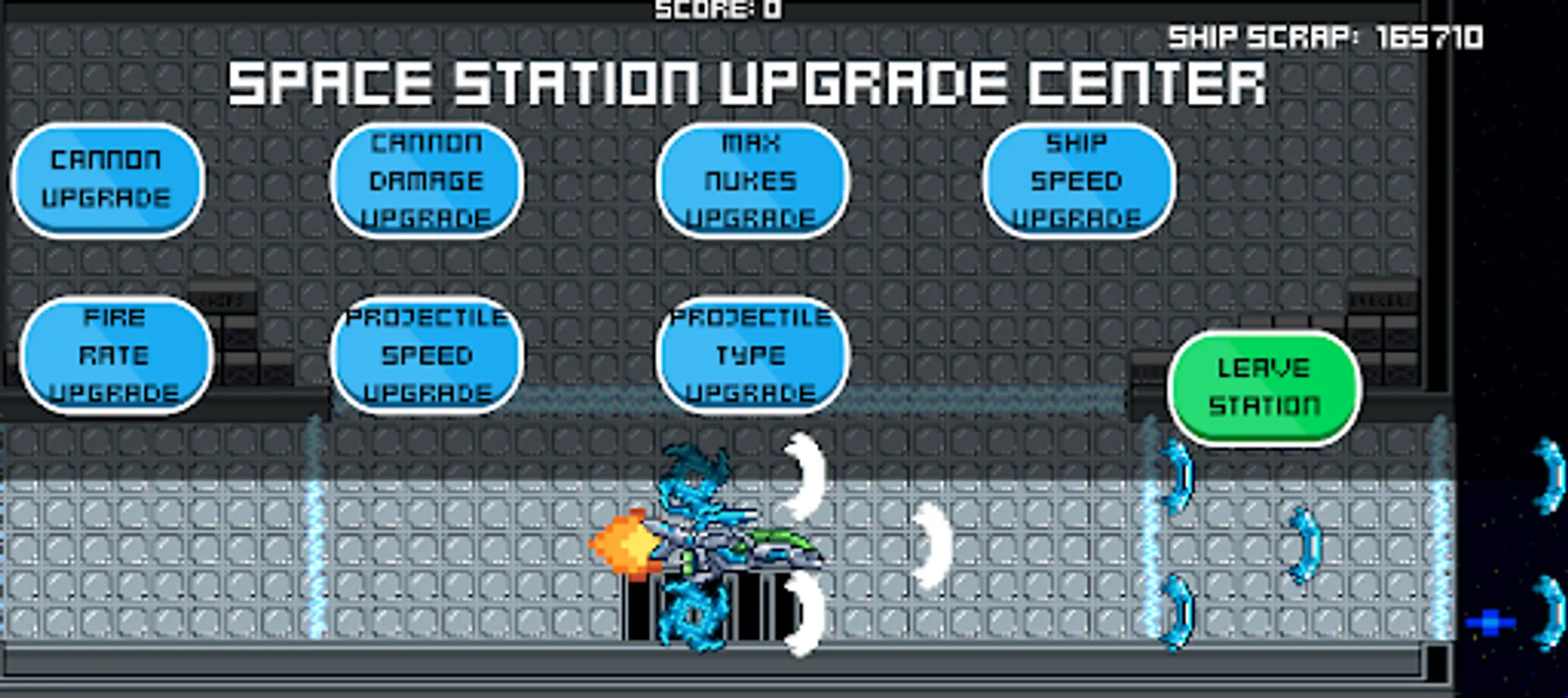The image size is (1568, 698).
Task: Choose the Projectile Speed Upgrade
Action: click(427, 354)
